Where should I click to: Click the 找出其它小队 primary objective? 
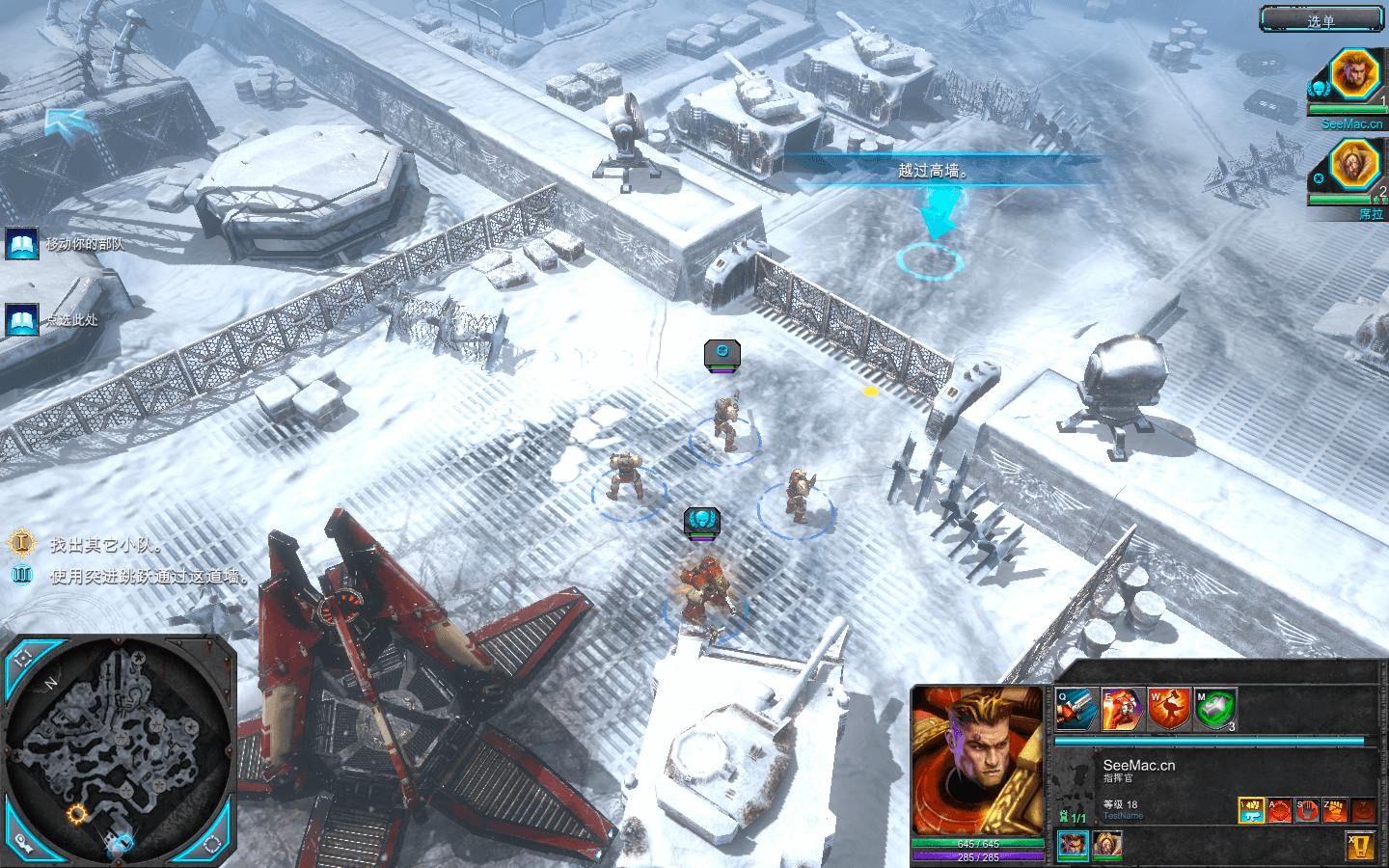coord(106,545)
